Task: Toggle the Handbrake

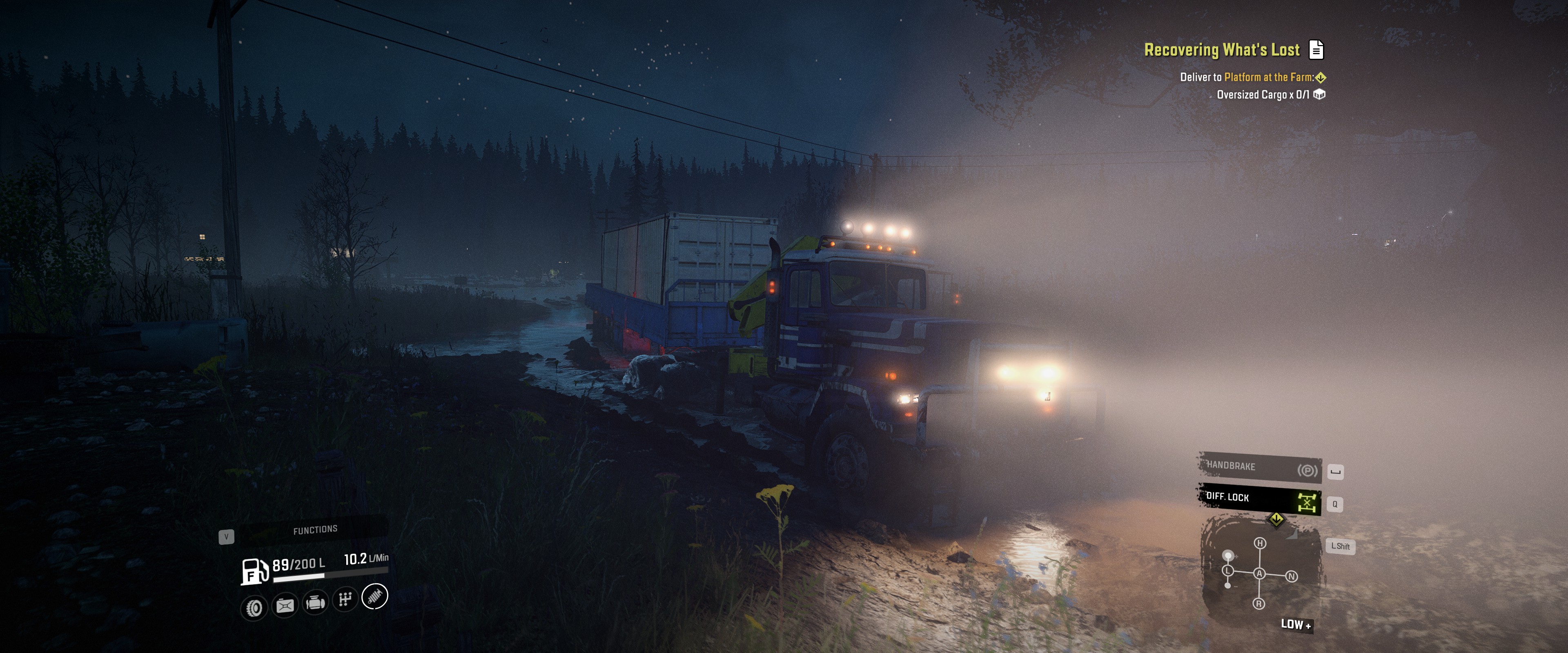Action: (x=1259, y=467)
